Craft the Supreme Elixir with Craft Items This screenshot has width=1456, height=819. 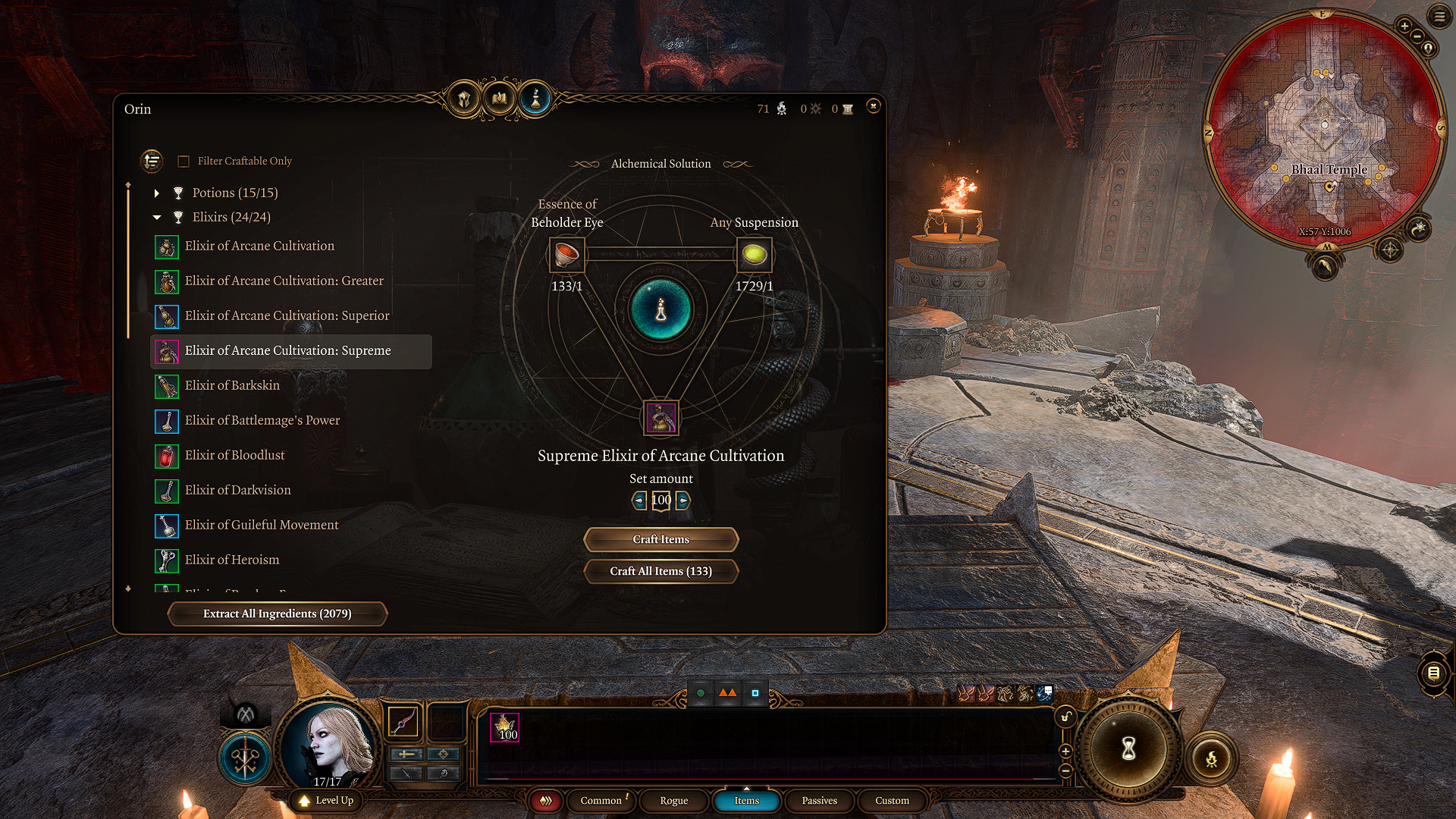coord(661,539)
